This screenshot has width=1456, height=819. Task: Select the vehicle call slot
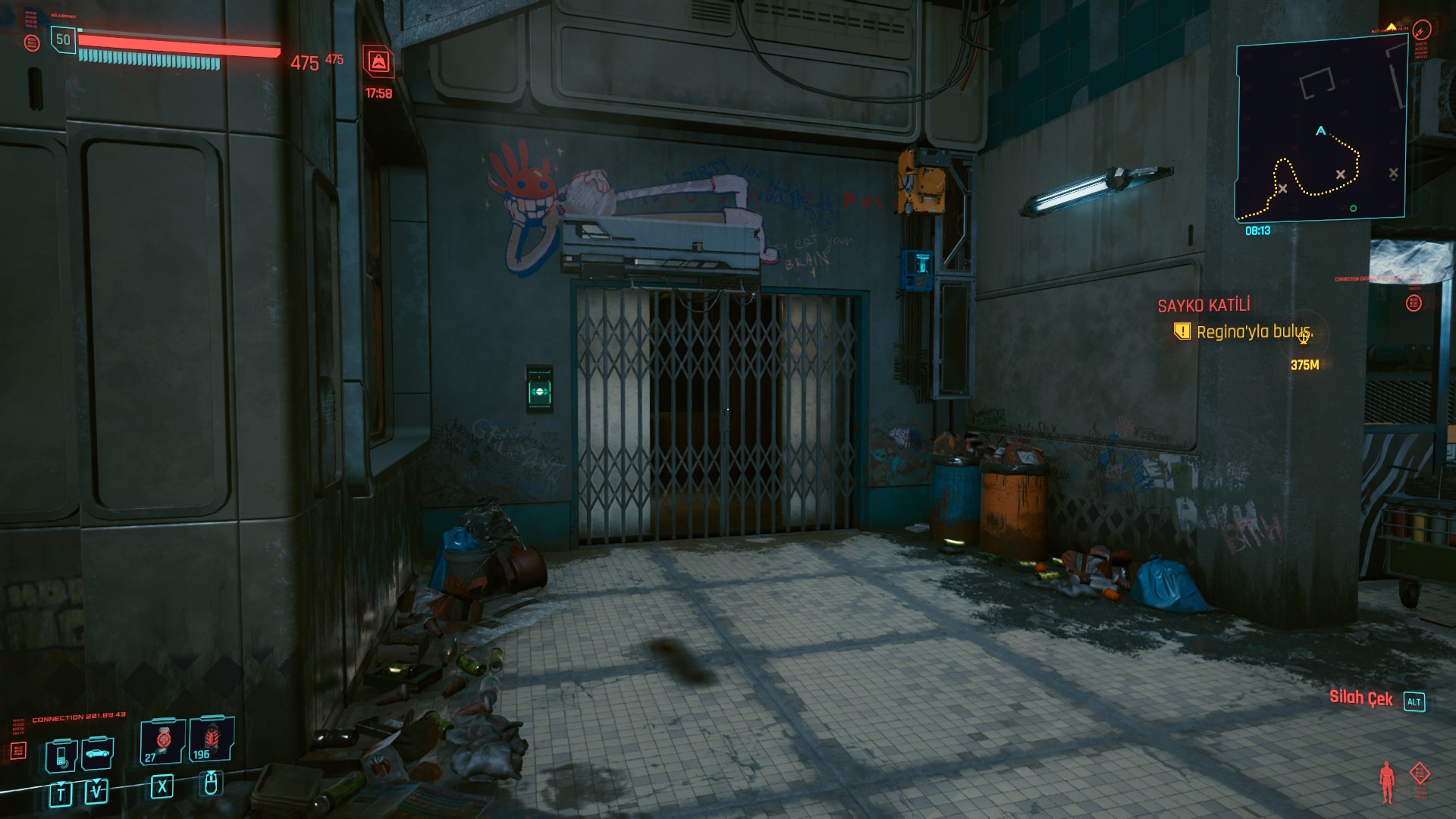pos(98,753)
